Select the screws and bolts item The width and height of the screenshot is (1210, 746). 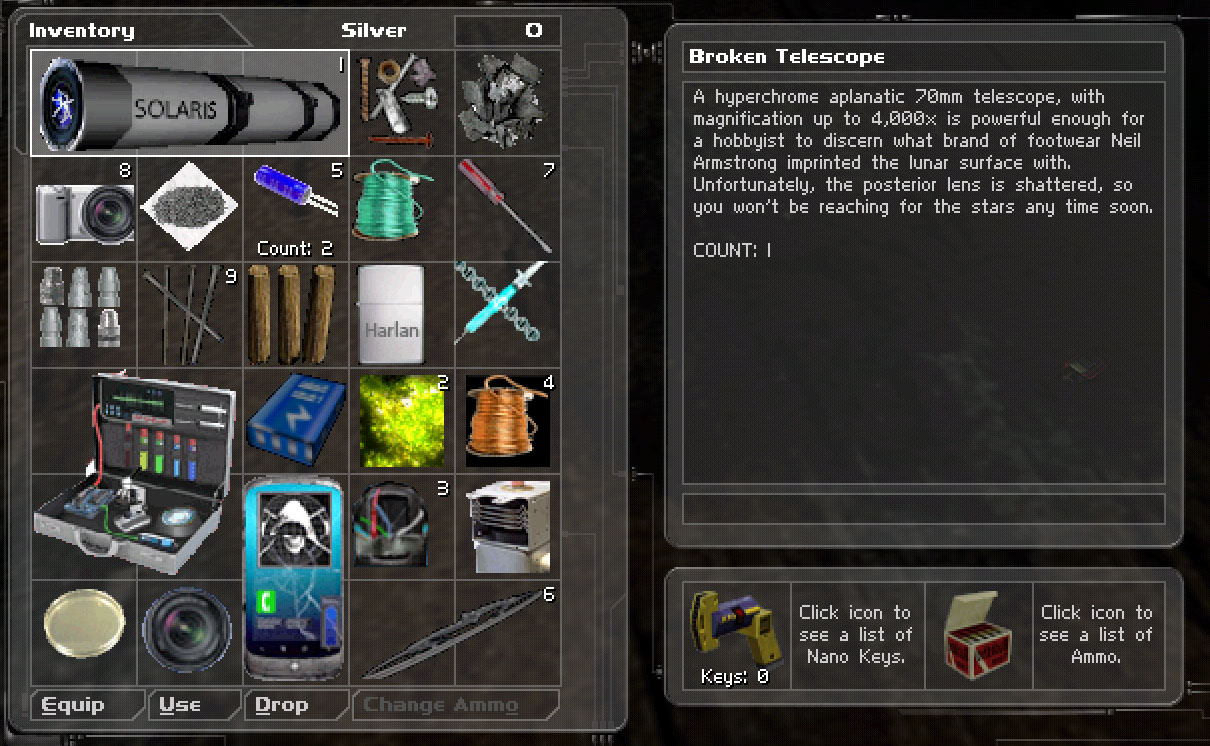(x=402, y=103)
